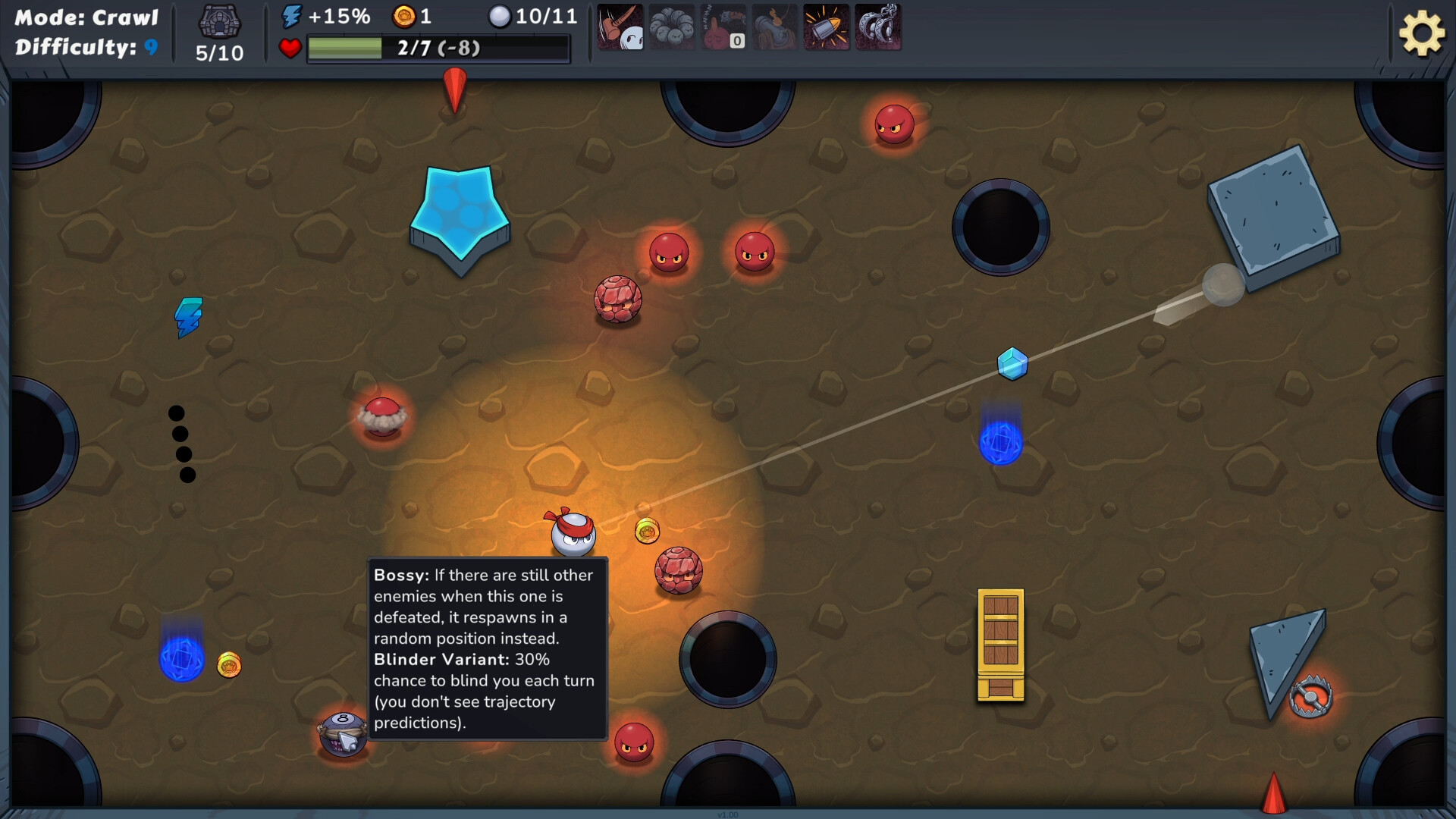Select the mallet and ball item slot
Image resolution: width=1456 pixels, height=819 pixels.
[x=620, y=27]
